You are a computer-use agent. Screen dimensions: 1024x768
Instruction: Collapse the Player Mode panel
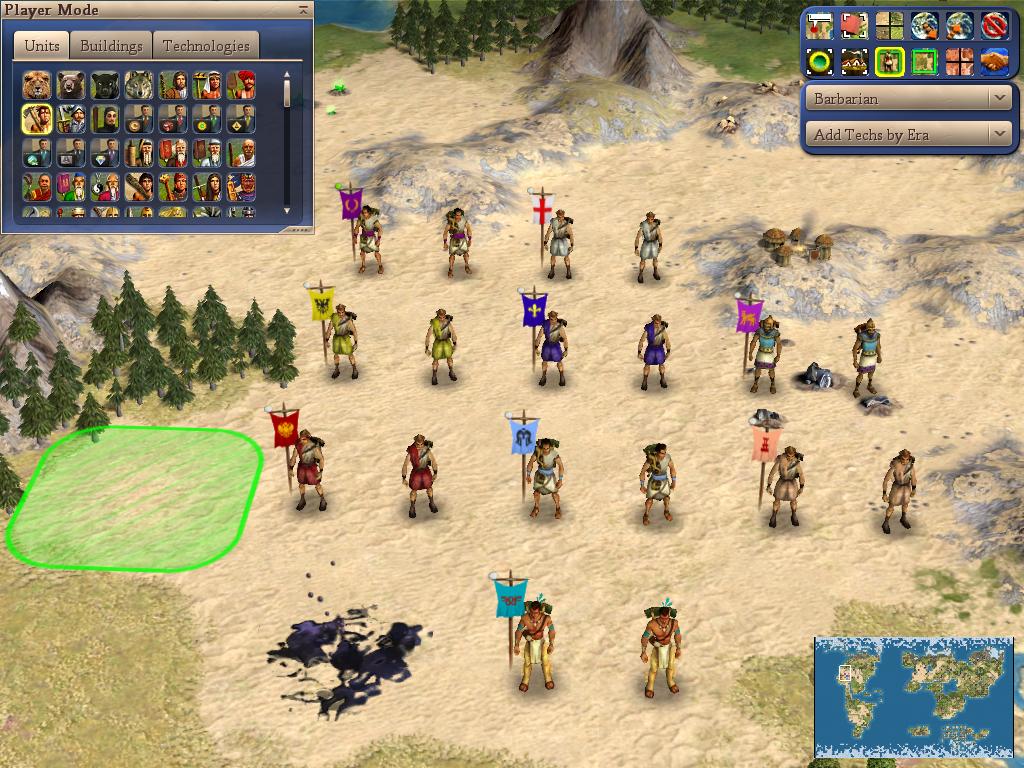(303, 9)
